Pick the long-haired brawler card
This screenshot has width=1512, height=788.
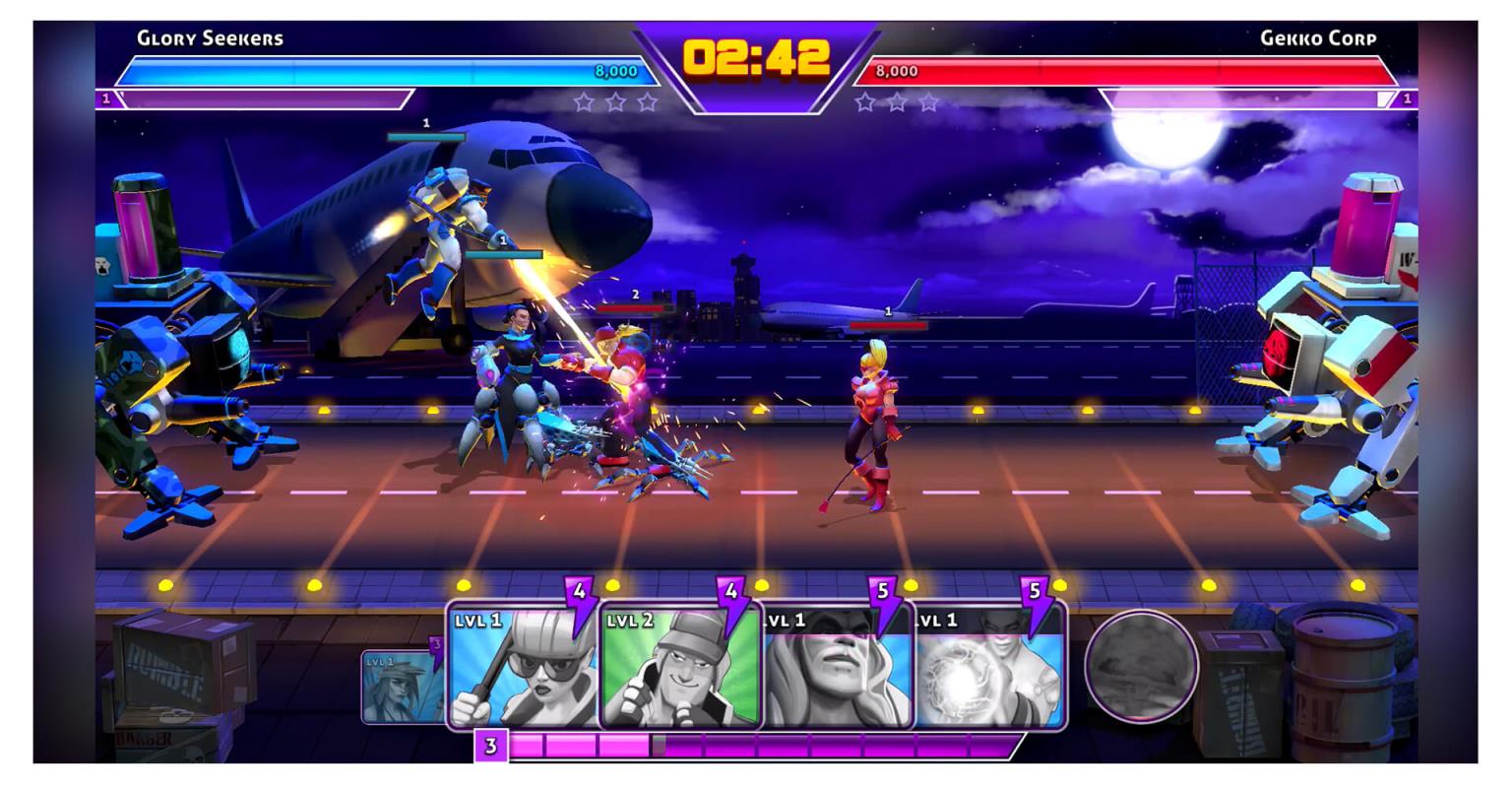coord(837,667)
